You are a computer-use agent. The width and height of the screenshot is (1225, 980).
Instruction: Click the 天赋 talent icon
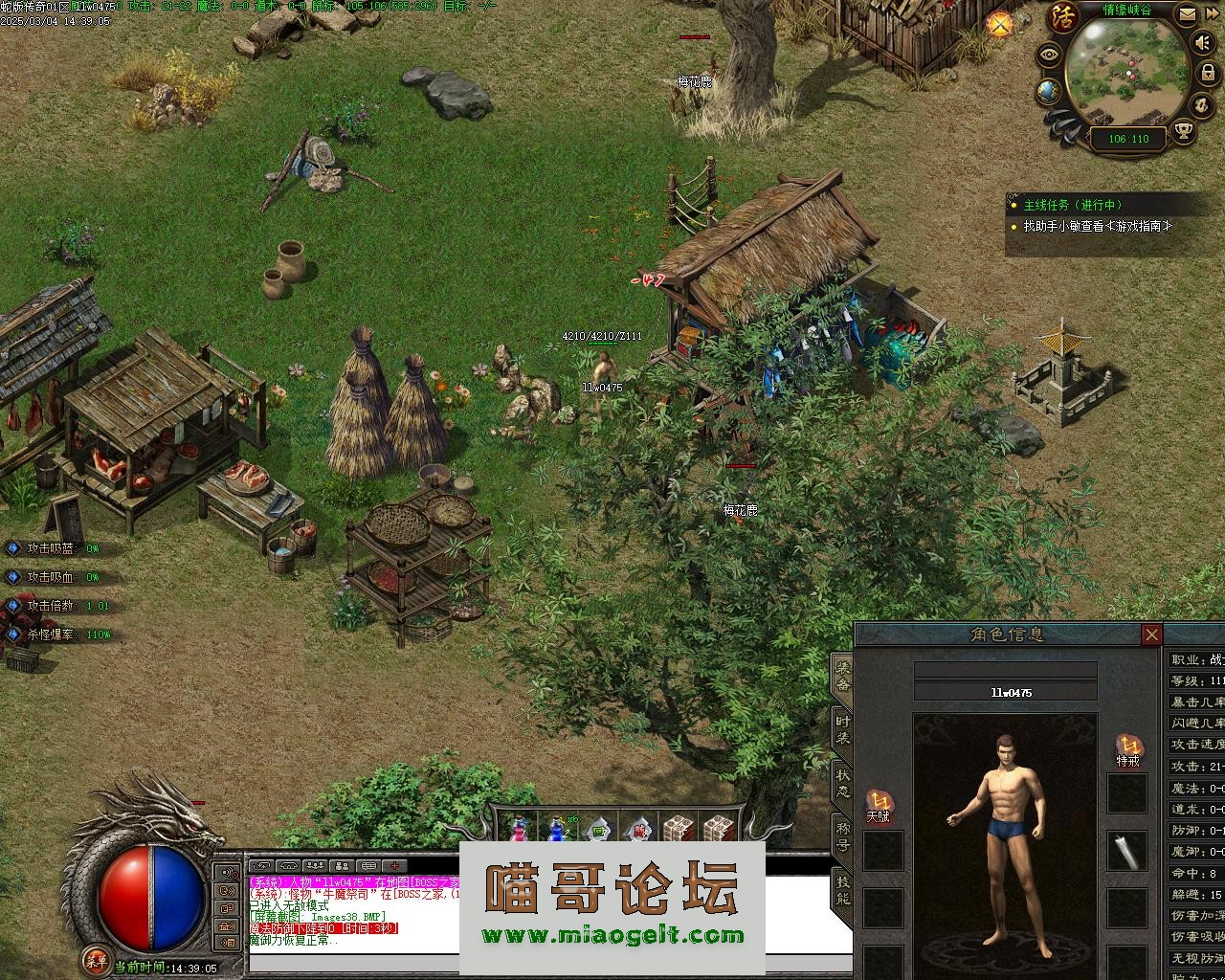pyautogui.click(x=879, y=802)
